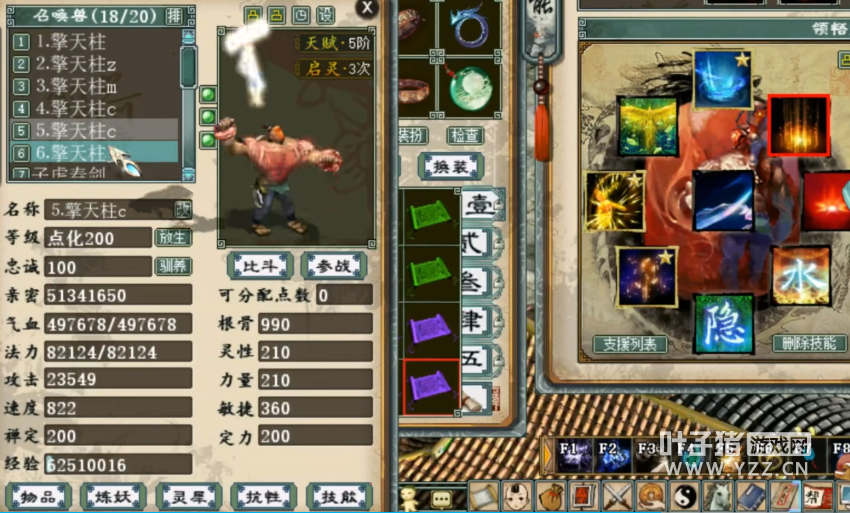The height and width of the screenshot is (513, 850).
Task: Open the 抗性 resistance panel
Action: point(262,496)
